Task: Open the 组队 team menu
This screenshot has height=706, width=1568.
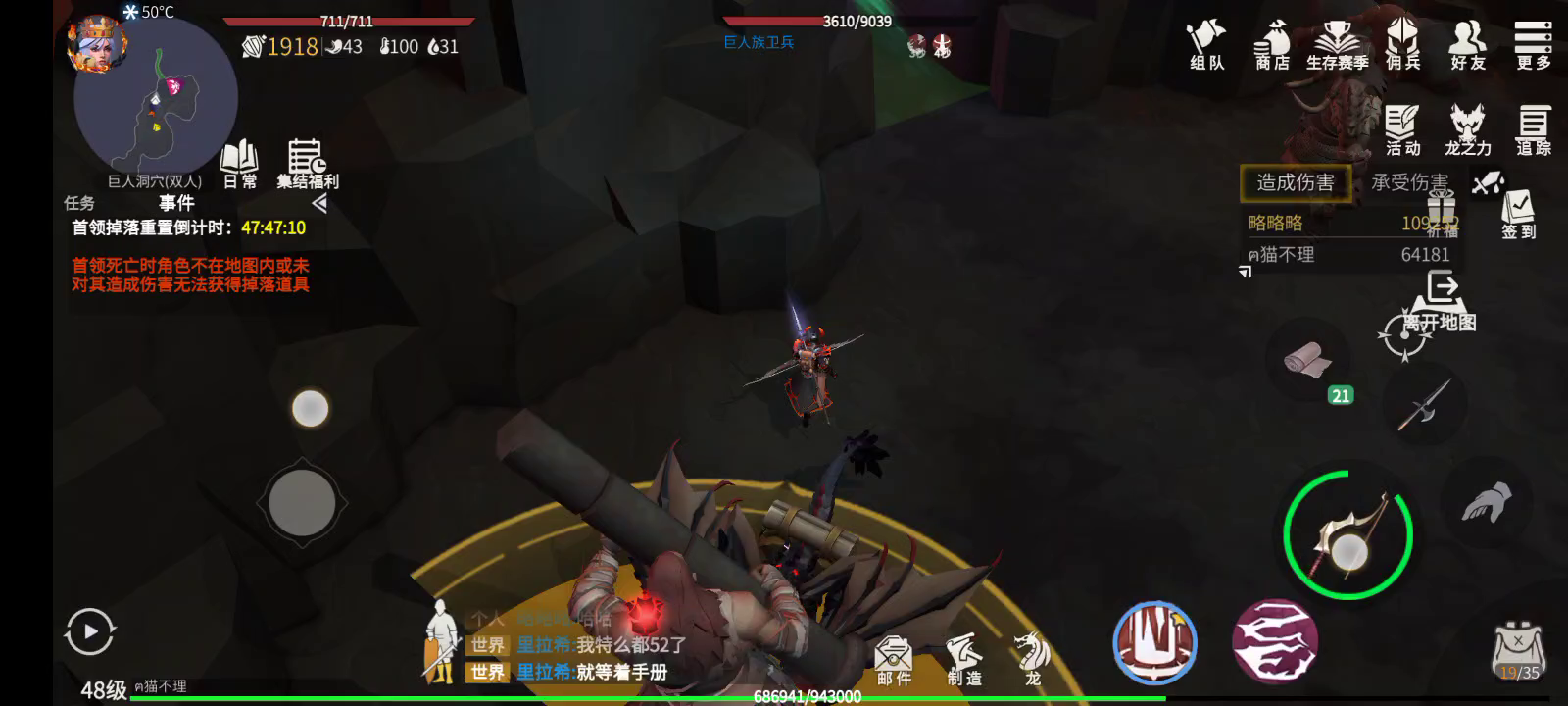Action: [x=1206, y=46]
